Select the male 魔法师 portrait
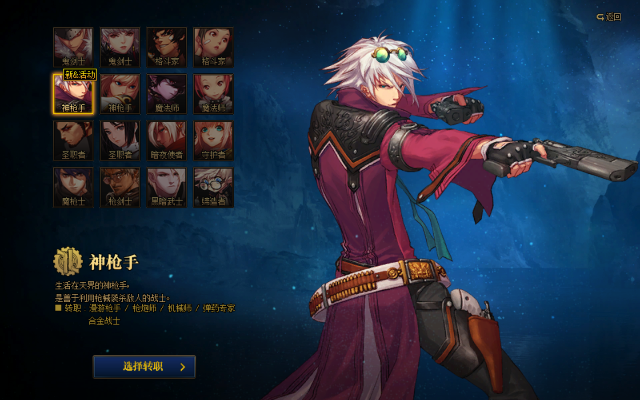Screen dimensions: 640x400 click(167, 93)
